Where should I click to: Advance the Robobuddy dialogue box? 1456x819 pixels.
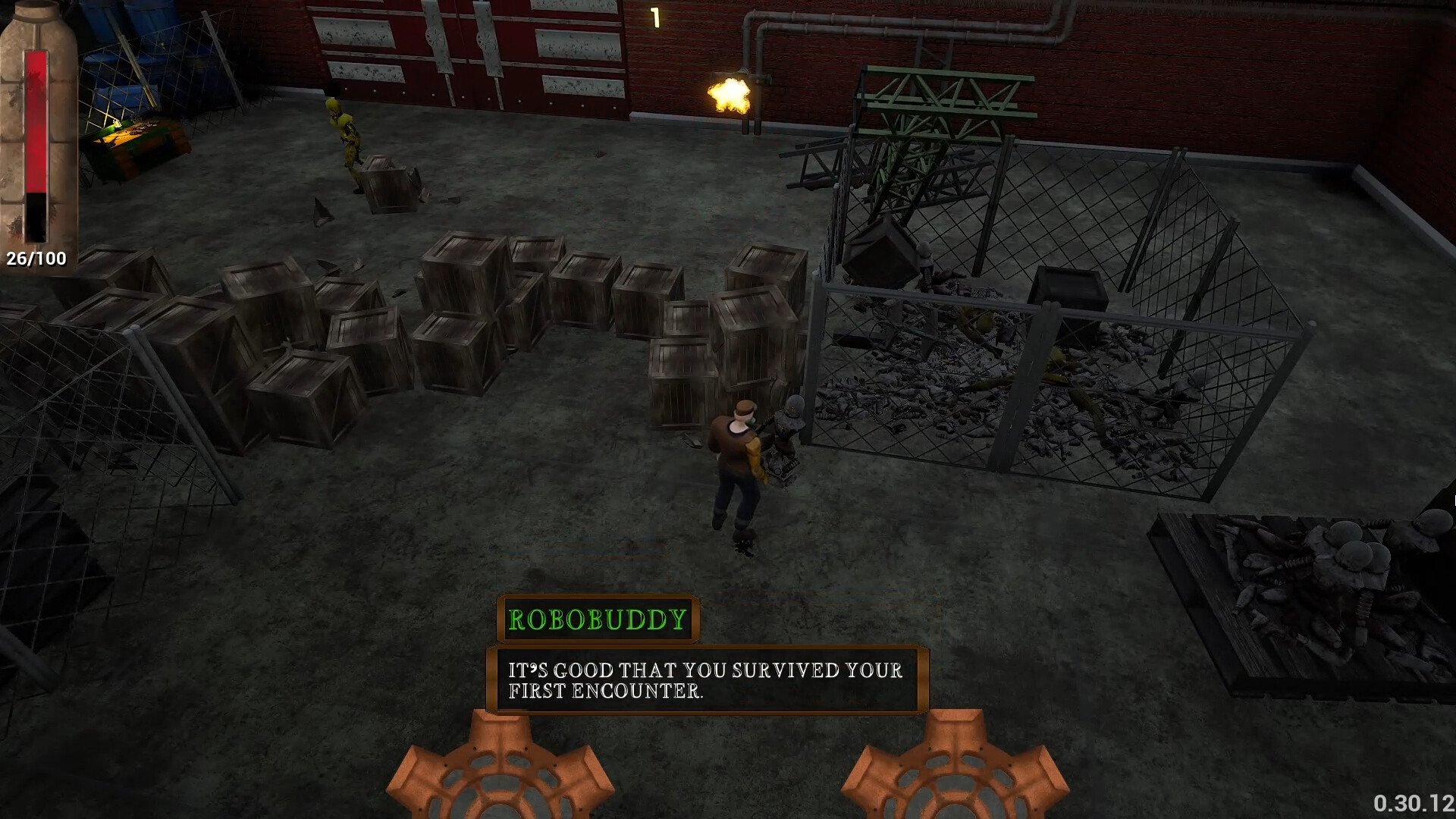tap(707, 680)
